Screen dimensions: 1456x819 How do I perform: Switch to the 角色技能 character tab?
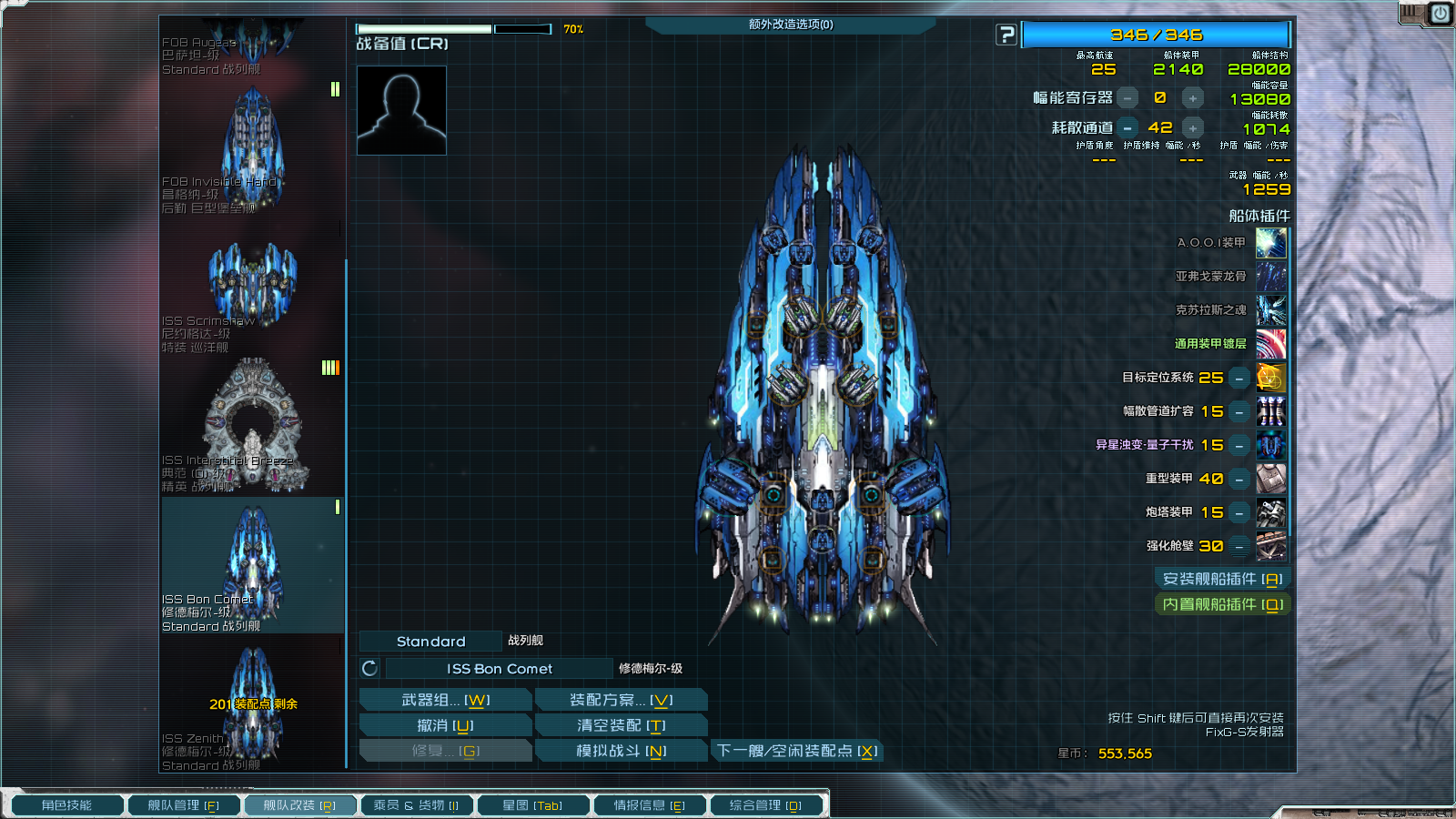point(66,805)
